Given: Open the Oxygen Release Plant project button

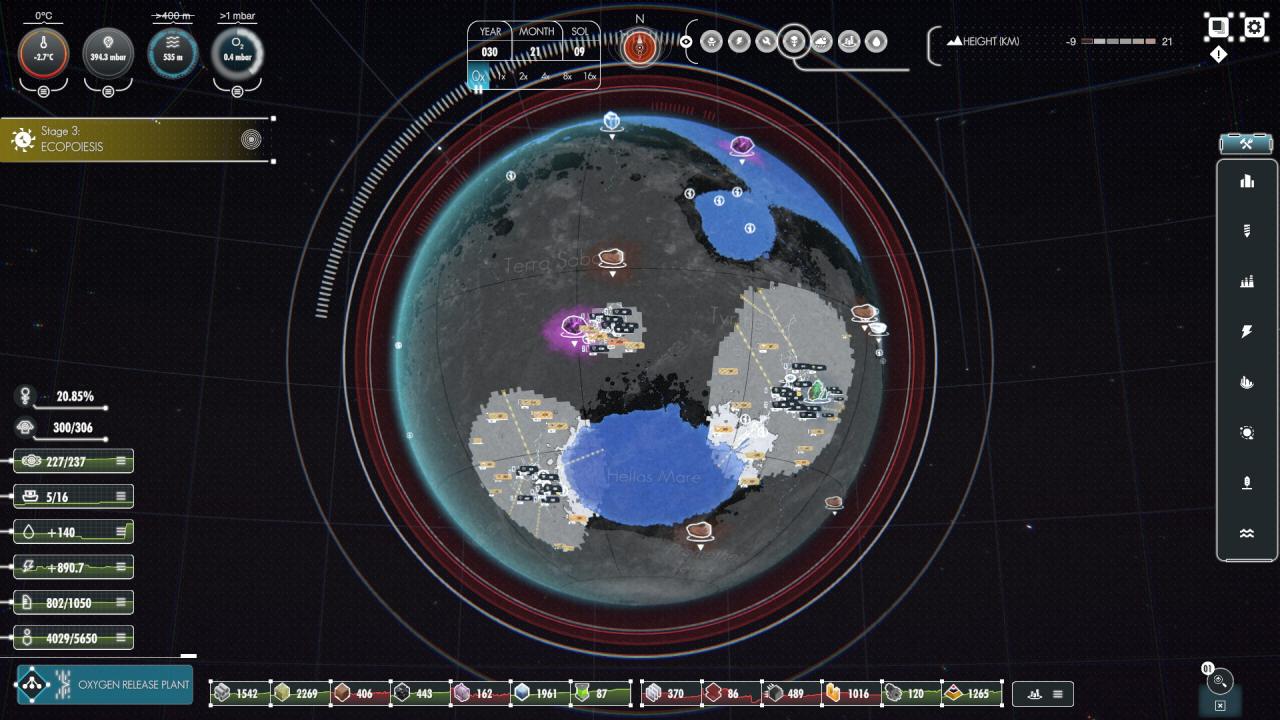Looking at the screenshot, I should pyautogui.click(x=105, y=685).
